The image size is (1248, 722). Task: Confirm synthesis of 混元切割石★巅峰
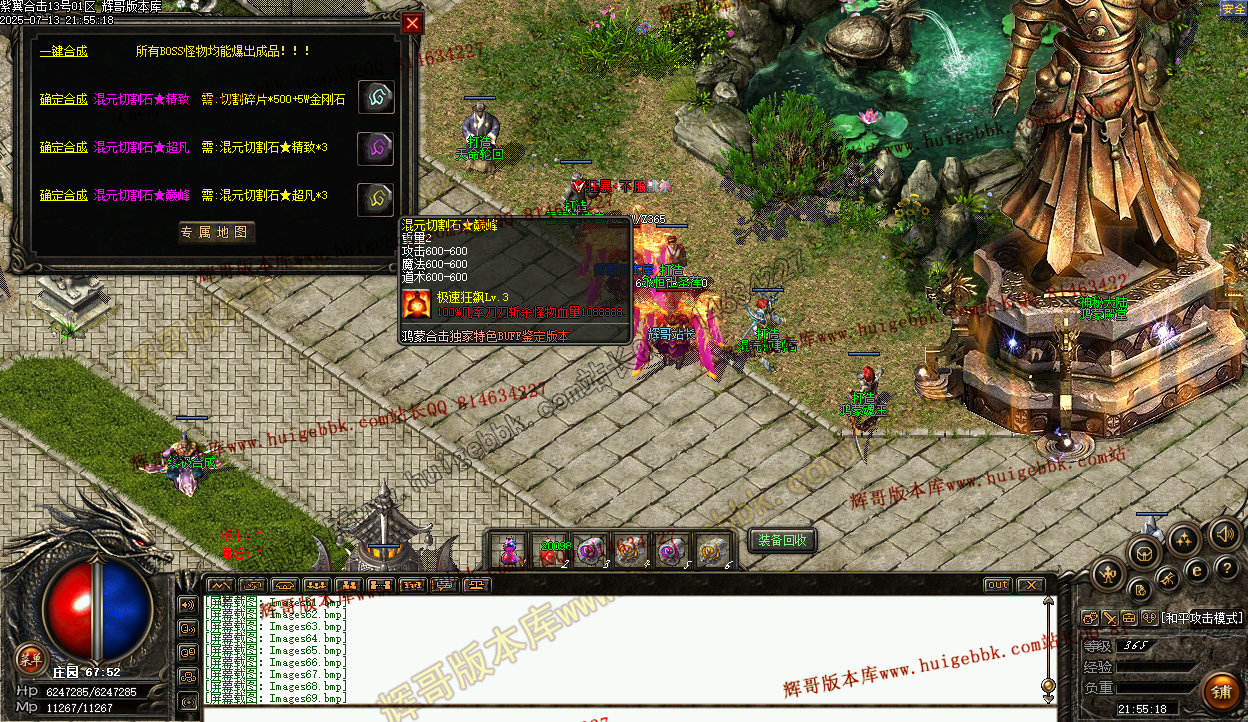click(63, 195)
